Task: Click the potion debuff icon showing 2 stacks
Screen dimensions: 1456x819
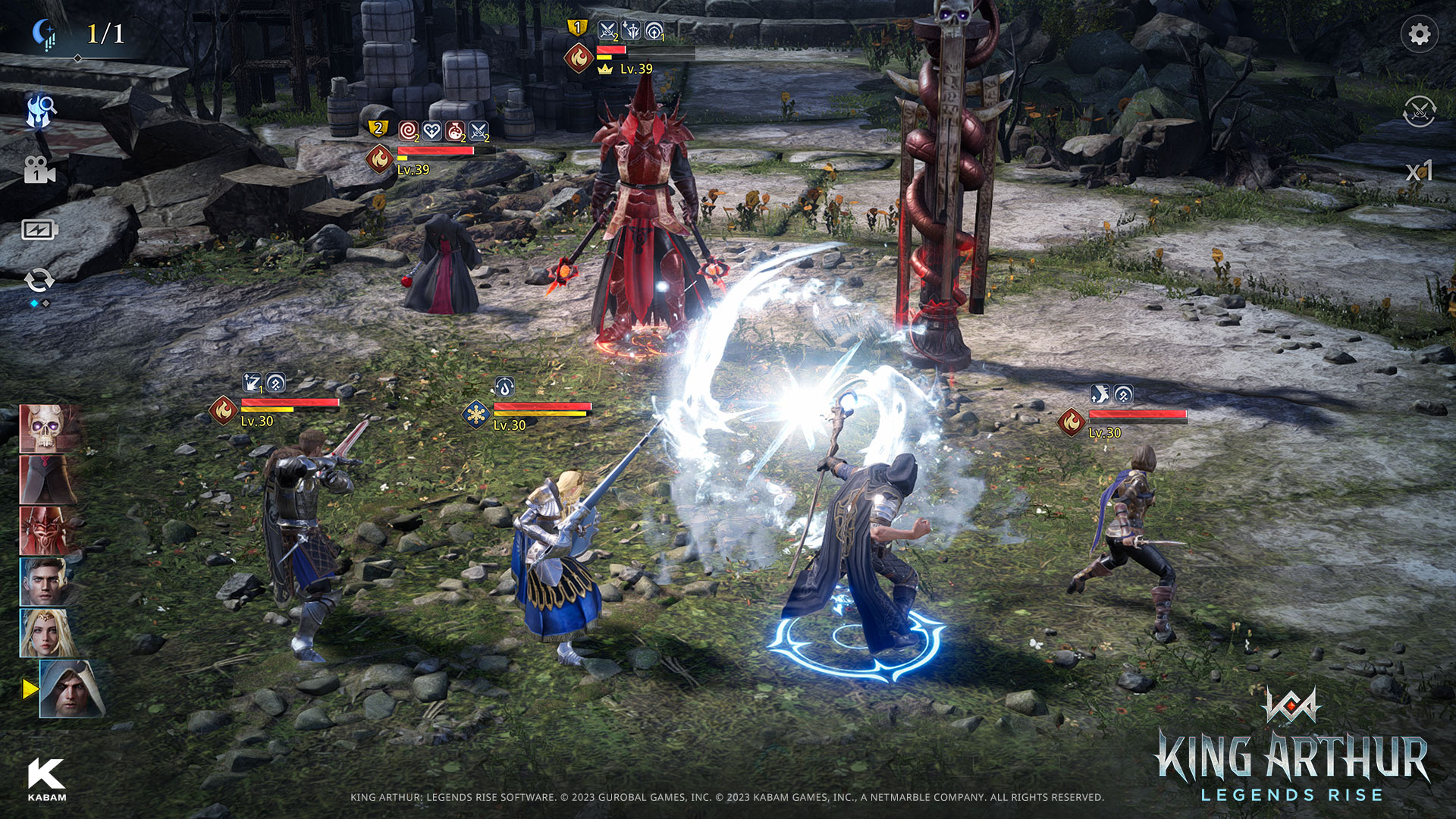Action: 455,130
